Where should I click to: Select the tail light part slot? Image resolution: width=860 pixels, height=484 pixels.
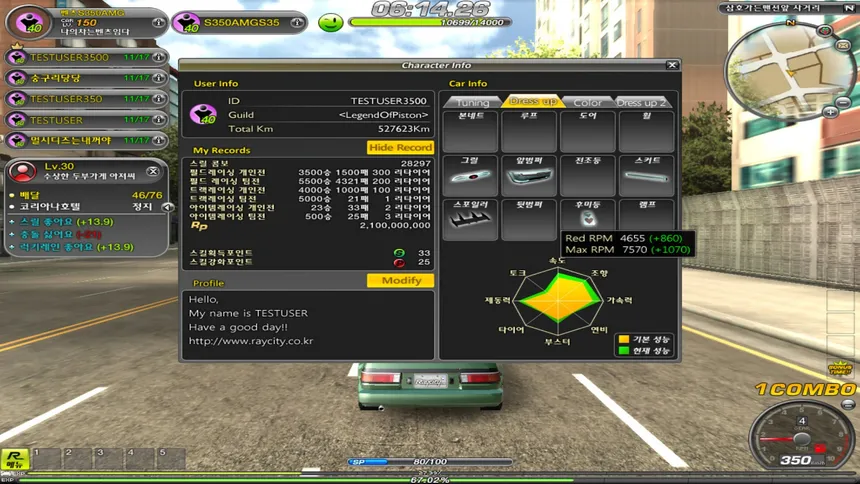(587, 220)
